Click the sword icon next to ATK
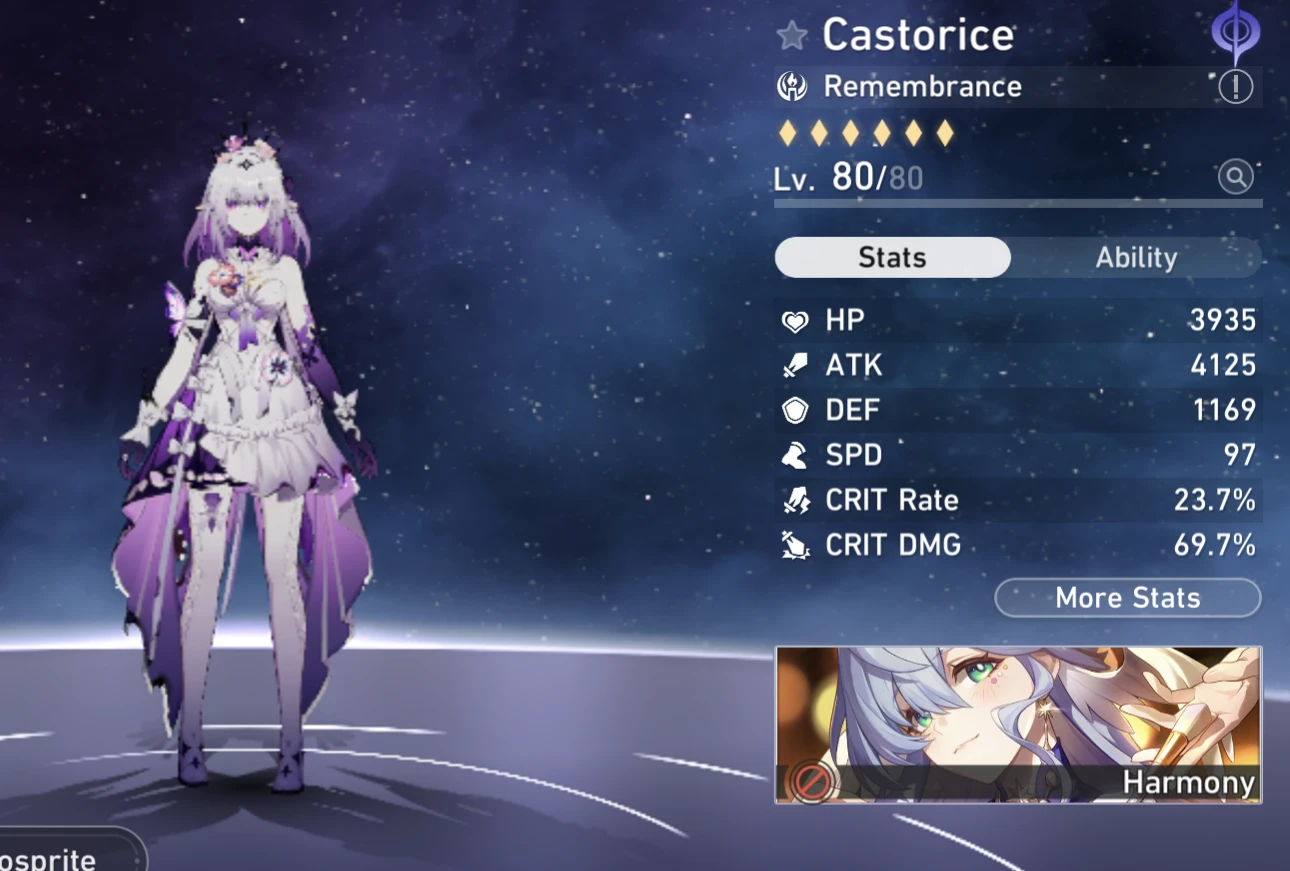The width and height of the screenshot is (1290, 871). point(795,365)
